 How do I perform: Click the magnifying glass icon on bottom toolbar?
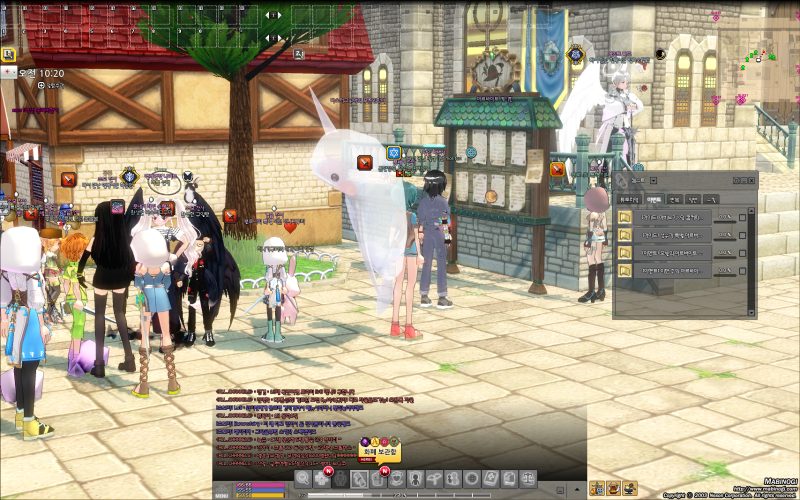point(303,479)
